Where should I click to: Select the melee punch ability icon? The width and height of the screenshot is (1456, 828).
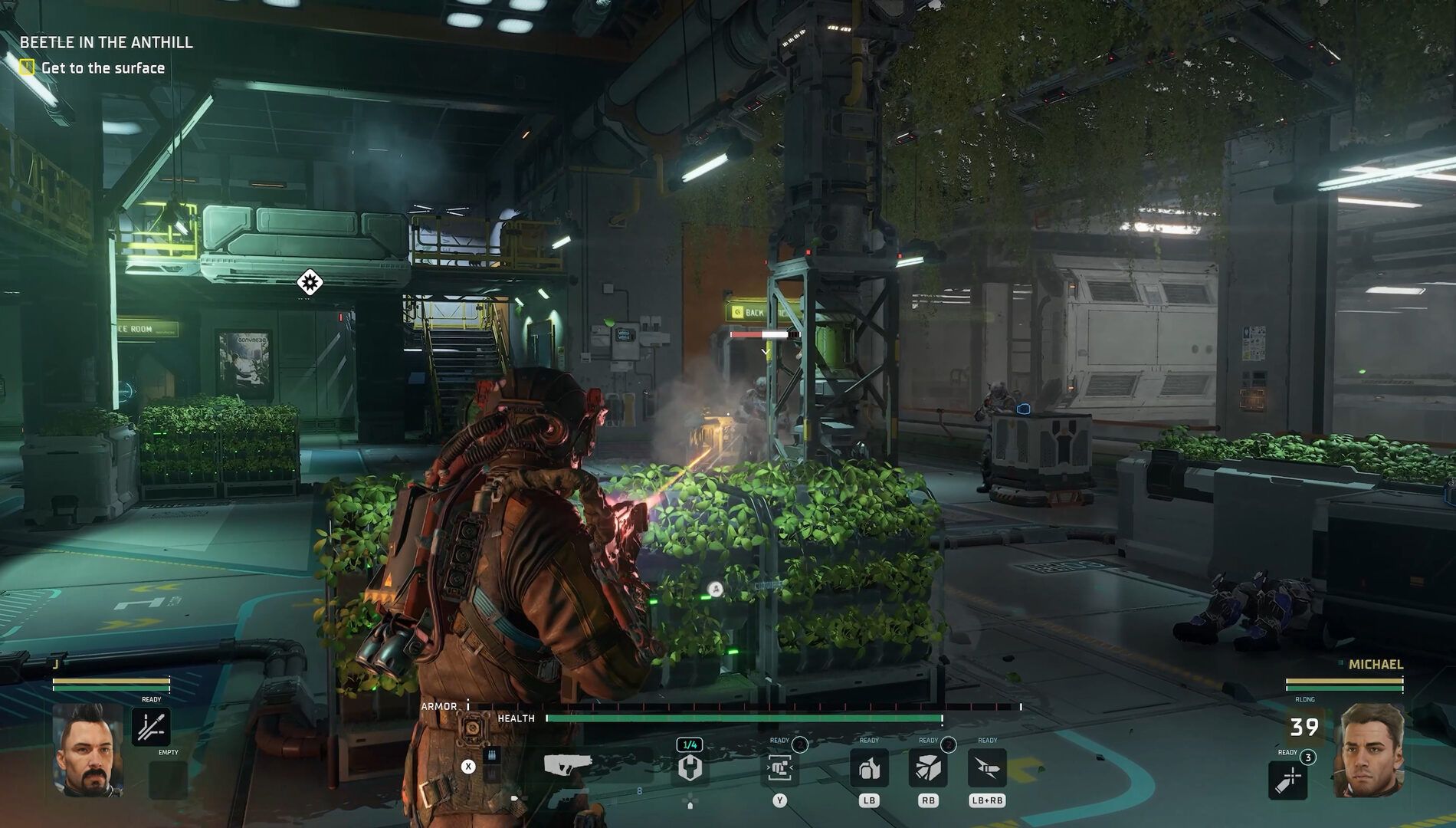(x=779, y=769)
